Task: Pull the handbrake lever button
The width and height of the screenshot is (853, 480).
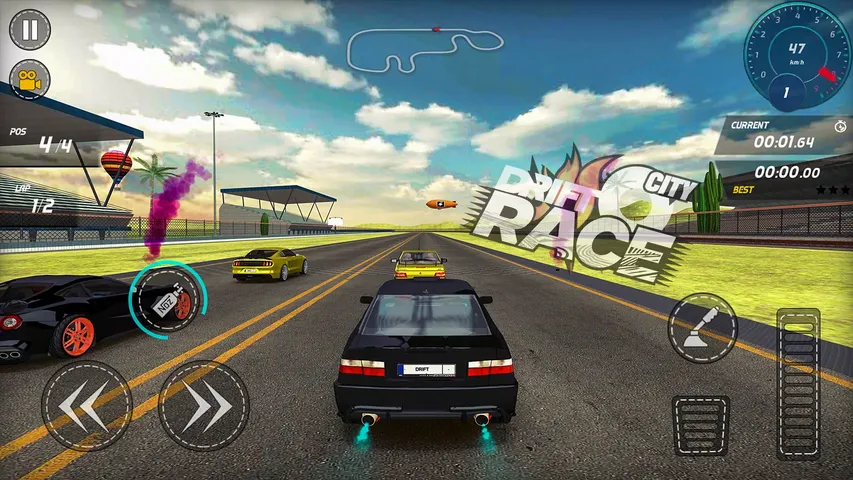Action: (702, 328)
